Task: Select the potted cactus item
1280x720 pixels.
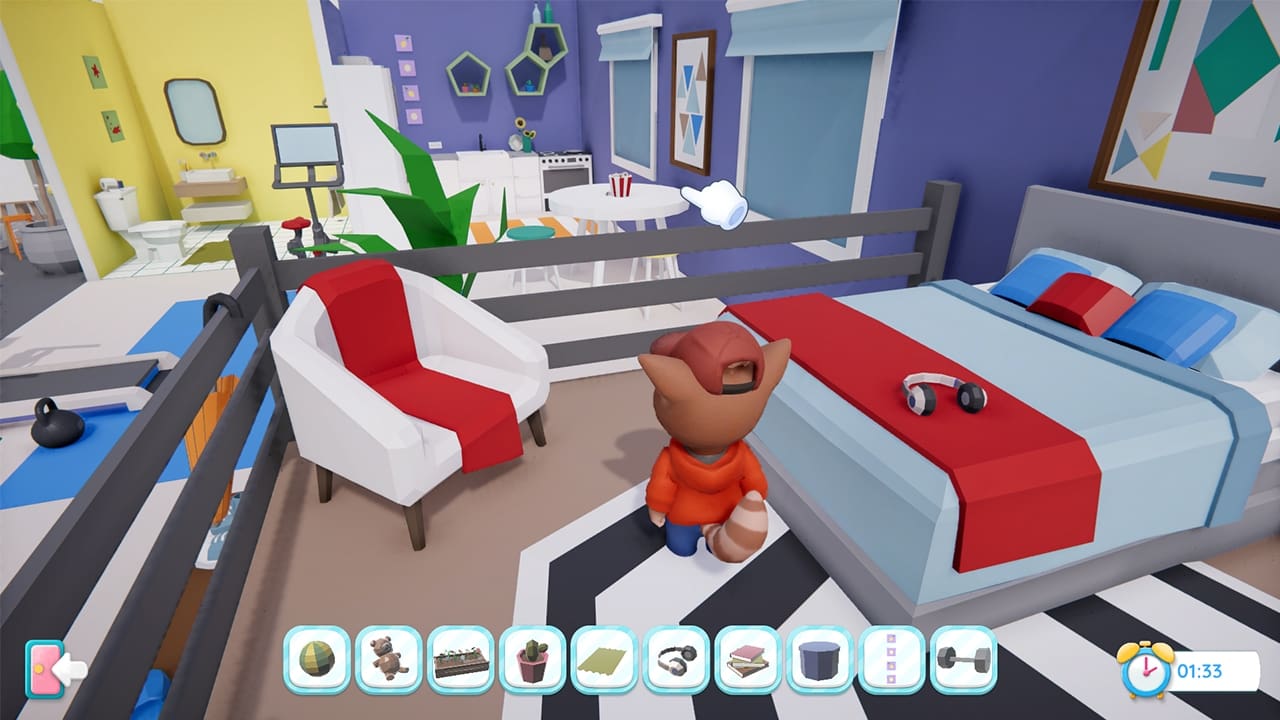Action: 533,660
